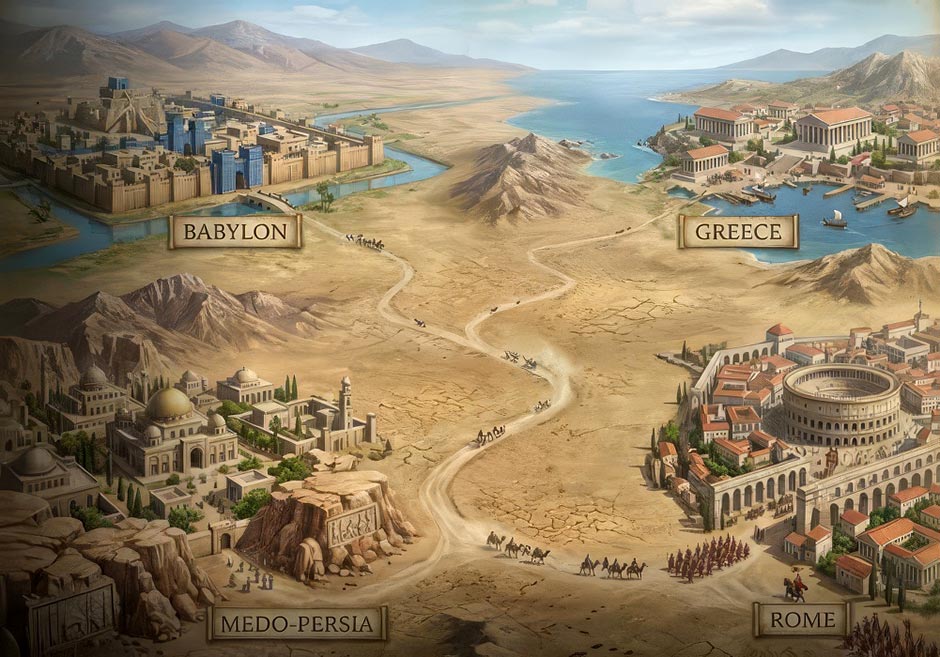Select the Babylon location label
The height and width of the screenshot is (657, 940).
click(236, 232)
